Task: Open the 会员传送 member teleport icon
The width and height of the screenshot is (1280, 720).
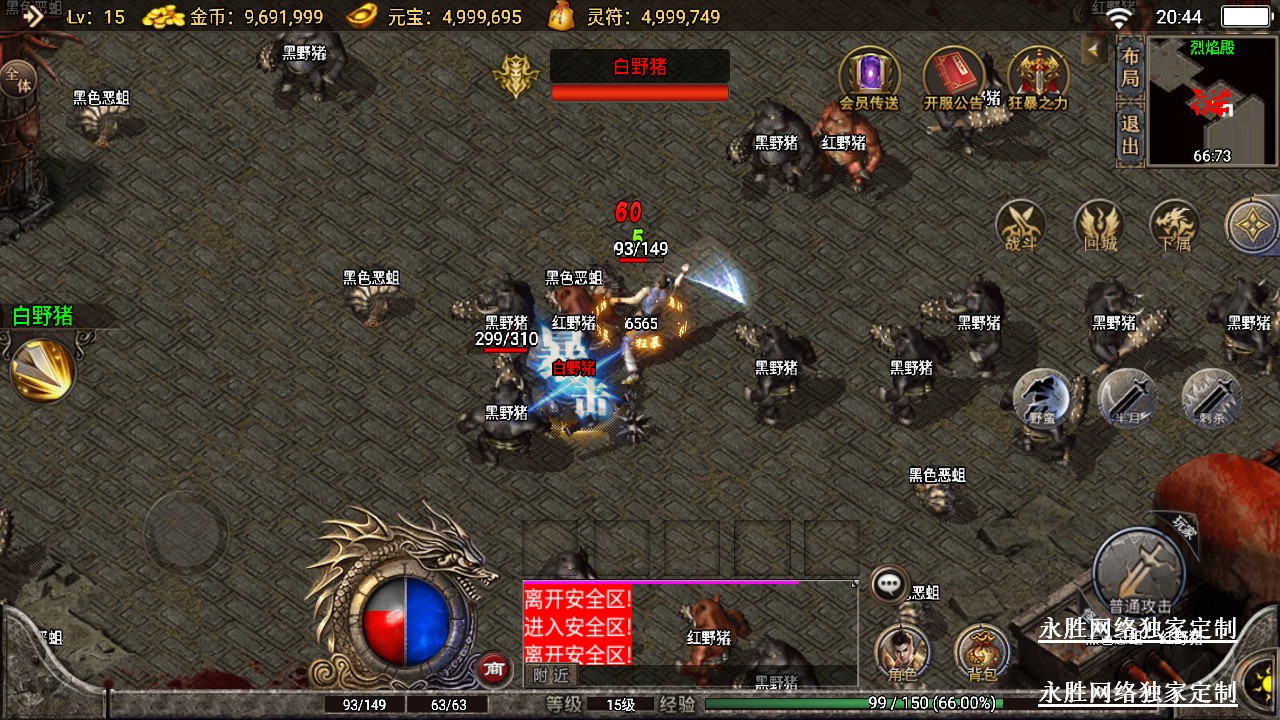Action: pos(868,76)
